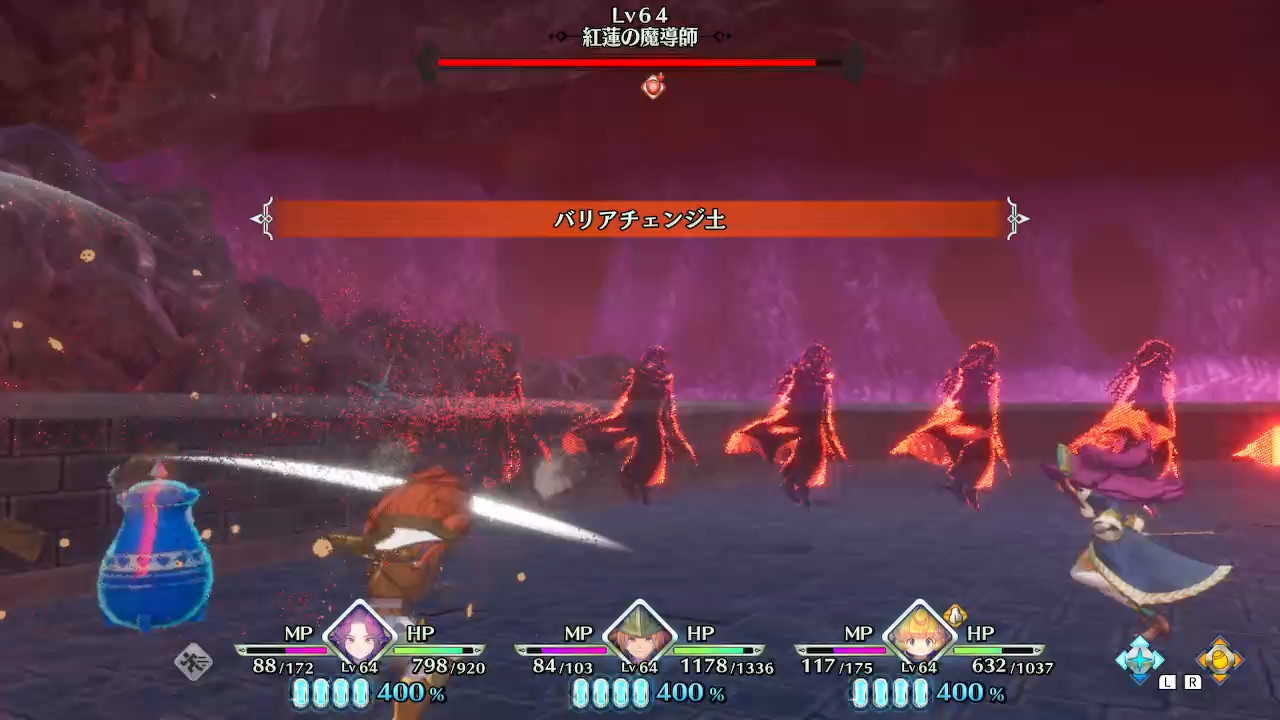Expand the left arrow of the バリアチェンジ banner
The image size is (1280, 720).
(262, 221)
